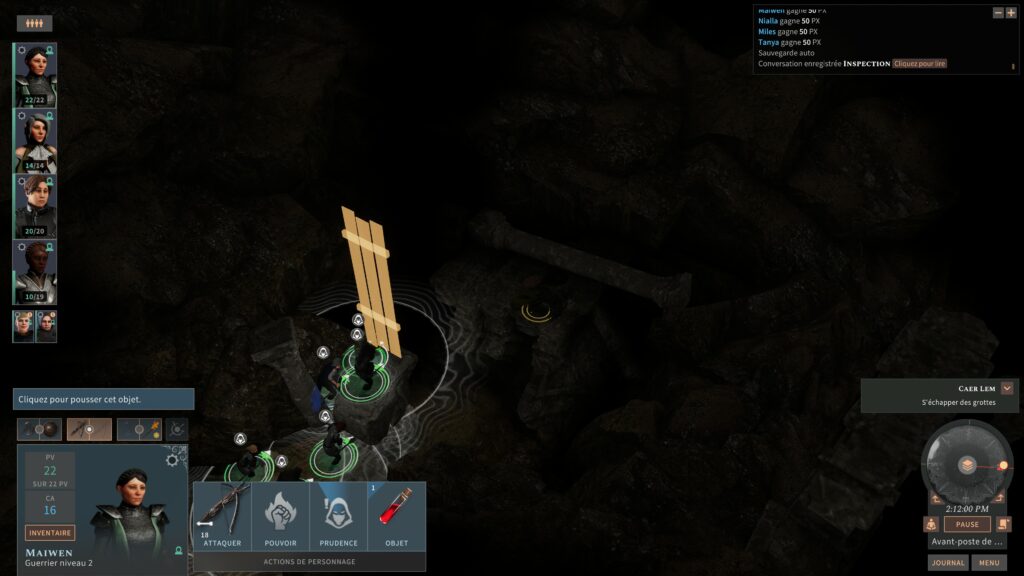Click the select-whole-party button
The height and width of the screenshot is (576, 1024).
point(35,23)
